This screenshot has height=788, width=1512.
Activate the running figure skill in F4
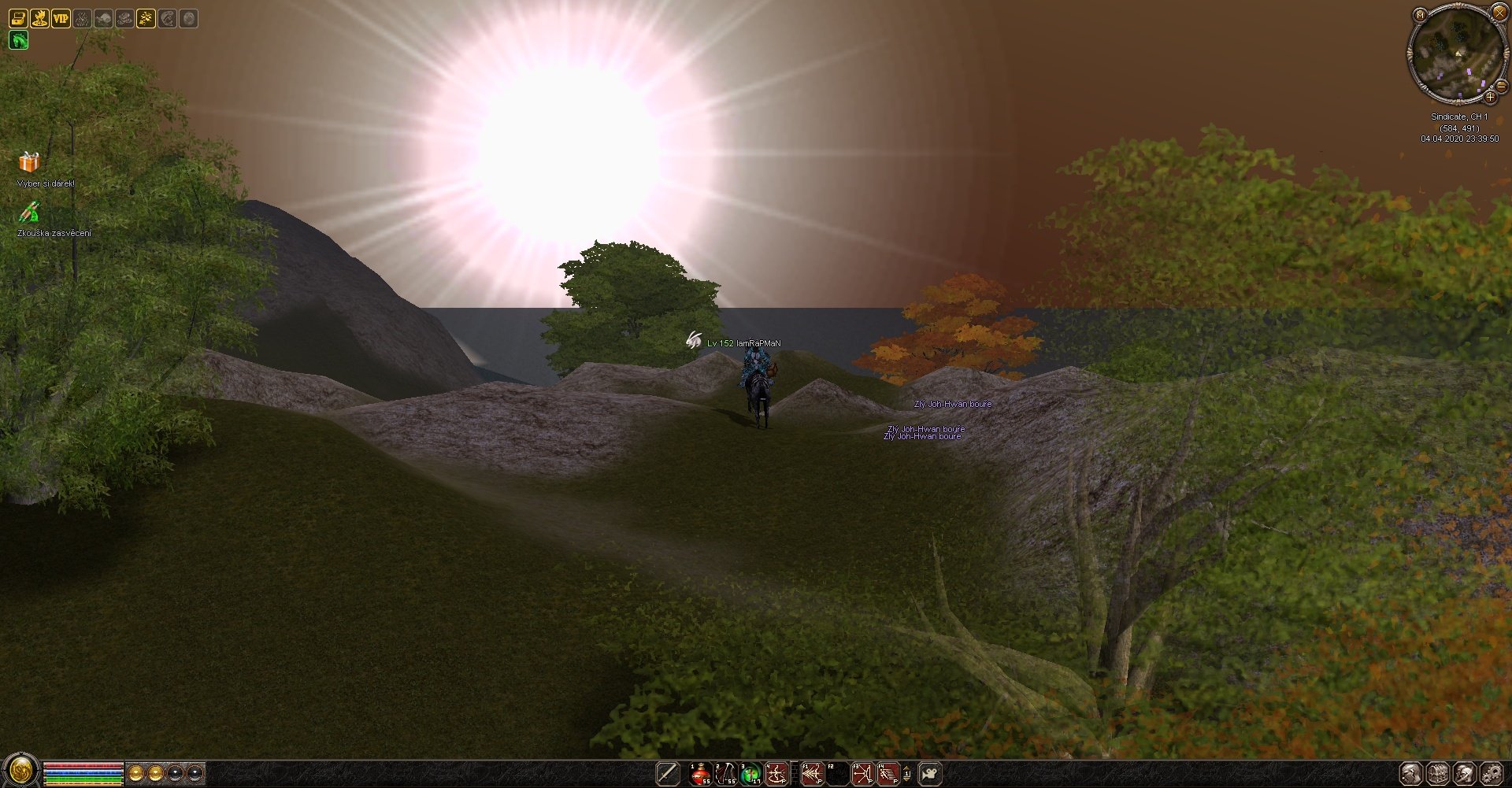coord(888,774)
